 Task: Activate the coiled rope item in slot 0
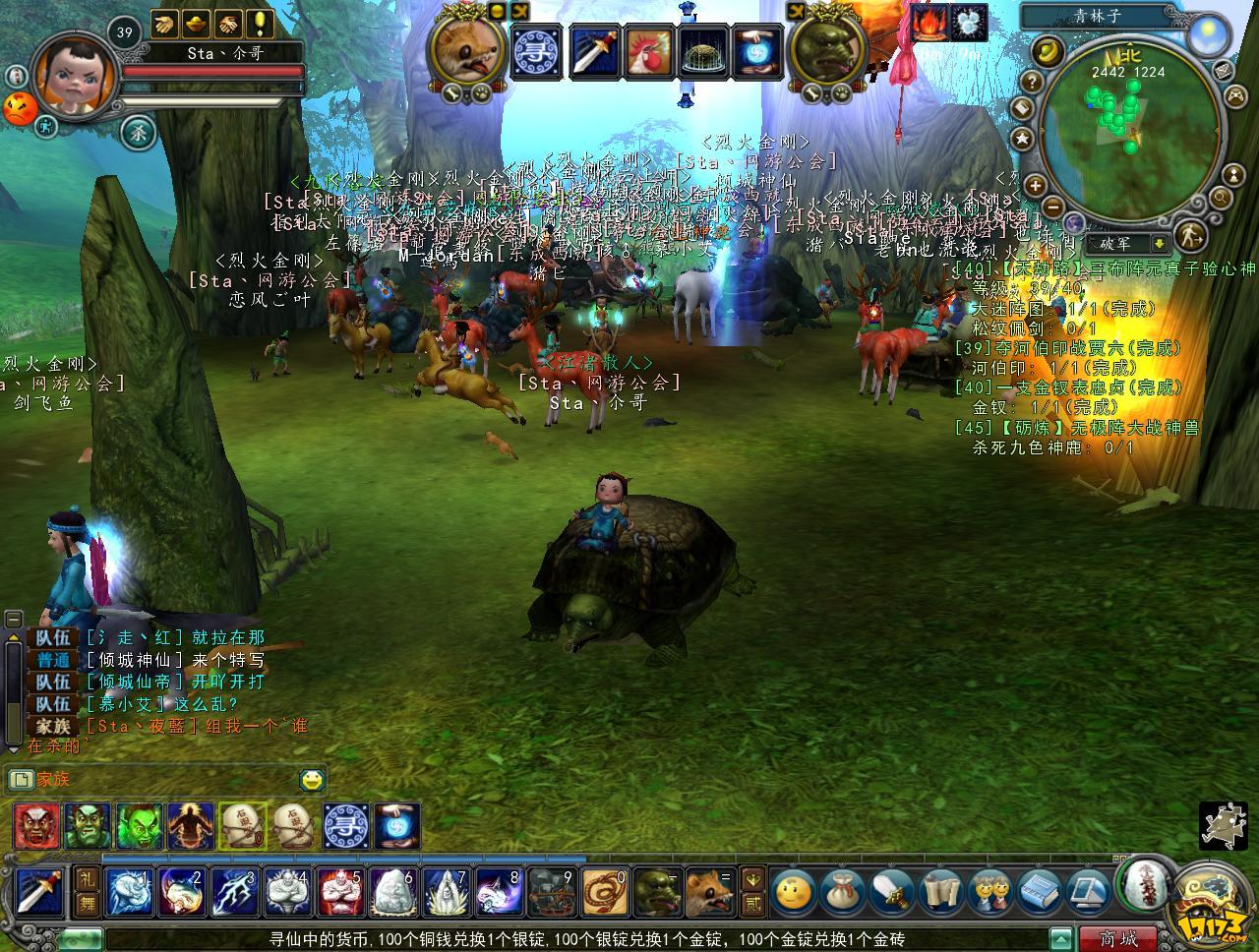pyautogui.click(x=603, y=892)
